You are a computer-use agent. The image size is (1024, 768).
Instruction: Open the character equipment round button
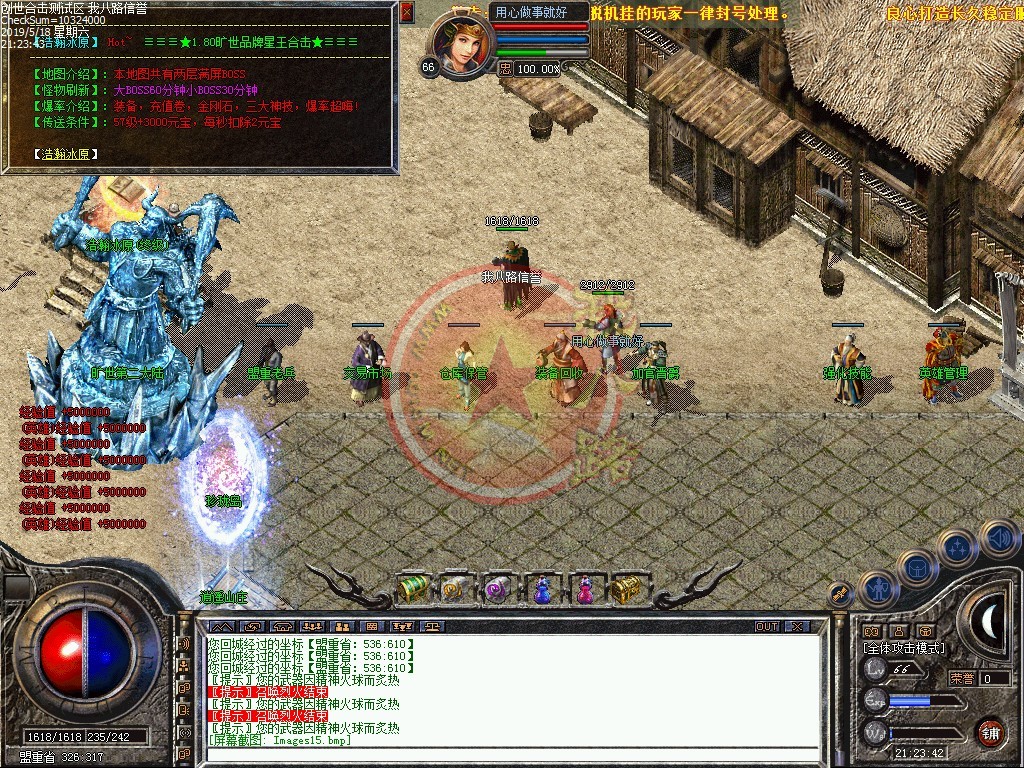tap(877, 589)
